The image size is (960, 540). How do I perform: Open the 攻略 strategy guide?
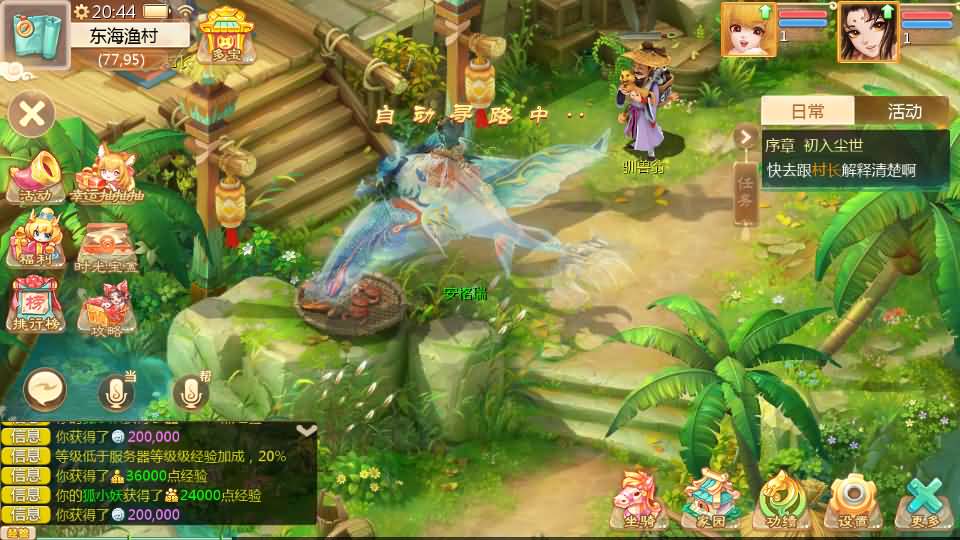pos(106,309)
